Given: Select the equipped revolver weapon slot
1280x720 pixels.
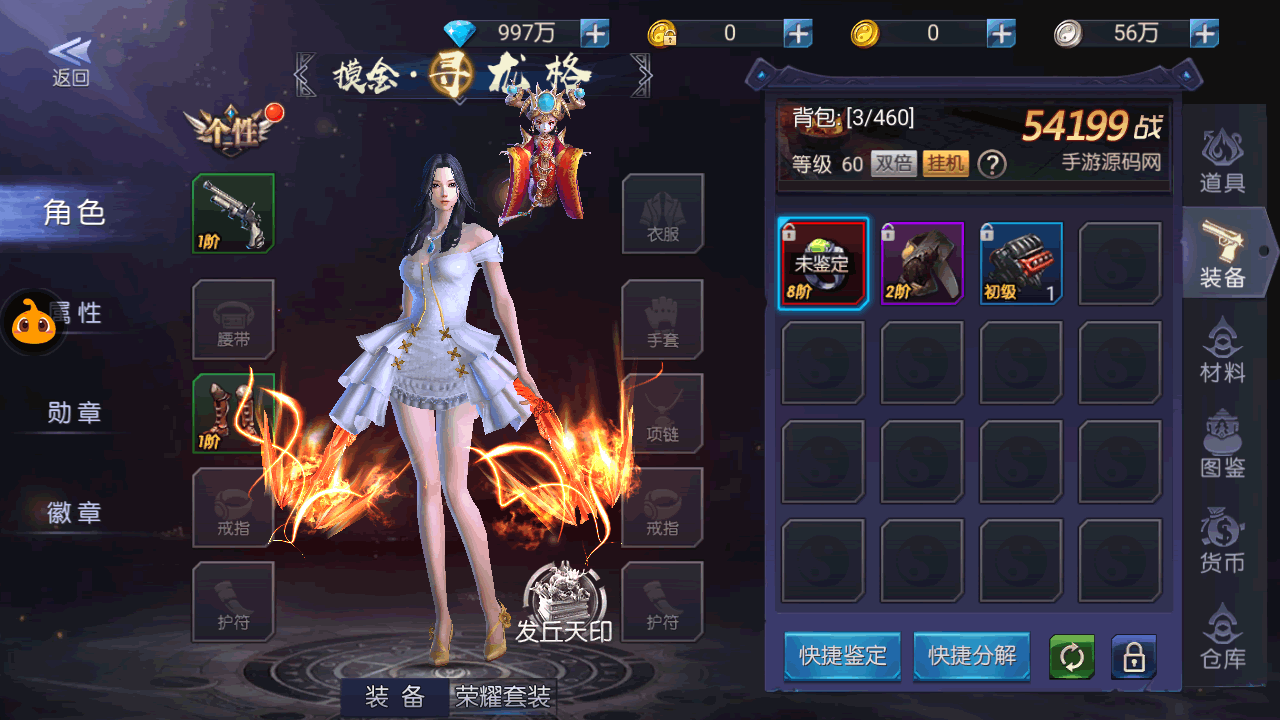Looking at the screenshot, I should (x=233, y=213).
